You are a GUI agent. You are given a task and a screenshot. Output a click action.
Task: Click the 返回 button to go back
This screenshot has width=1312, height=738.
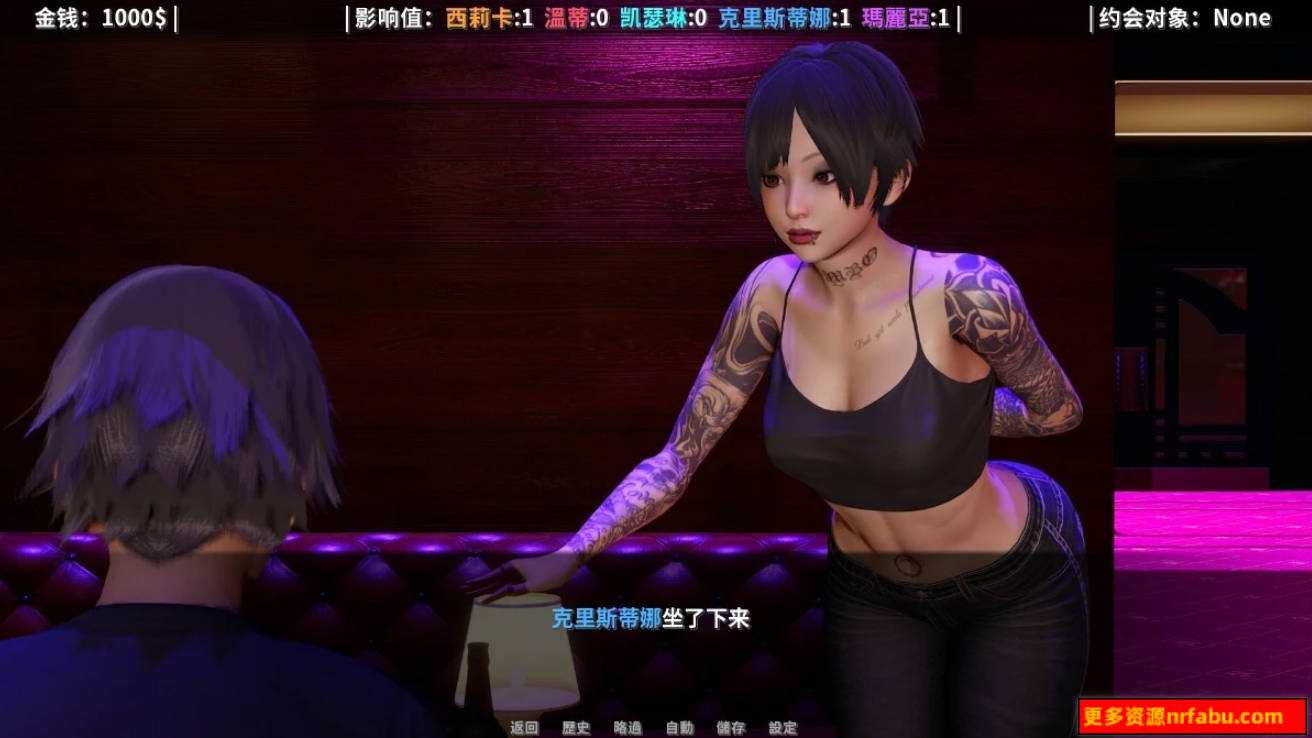(x=524, y=728)
